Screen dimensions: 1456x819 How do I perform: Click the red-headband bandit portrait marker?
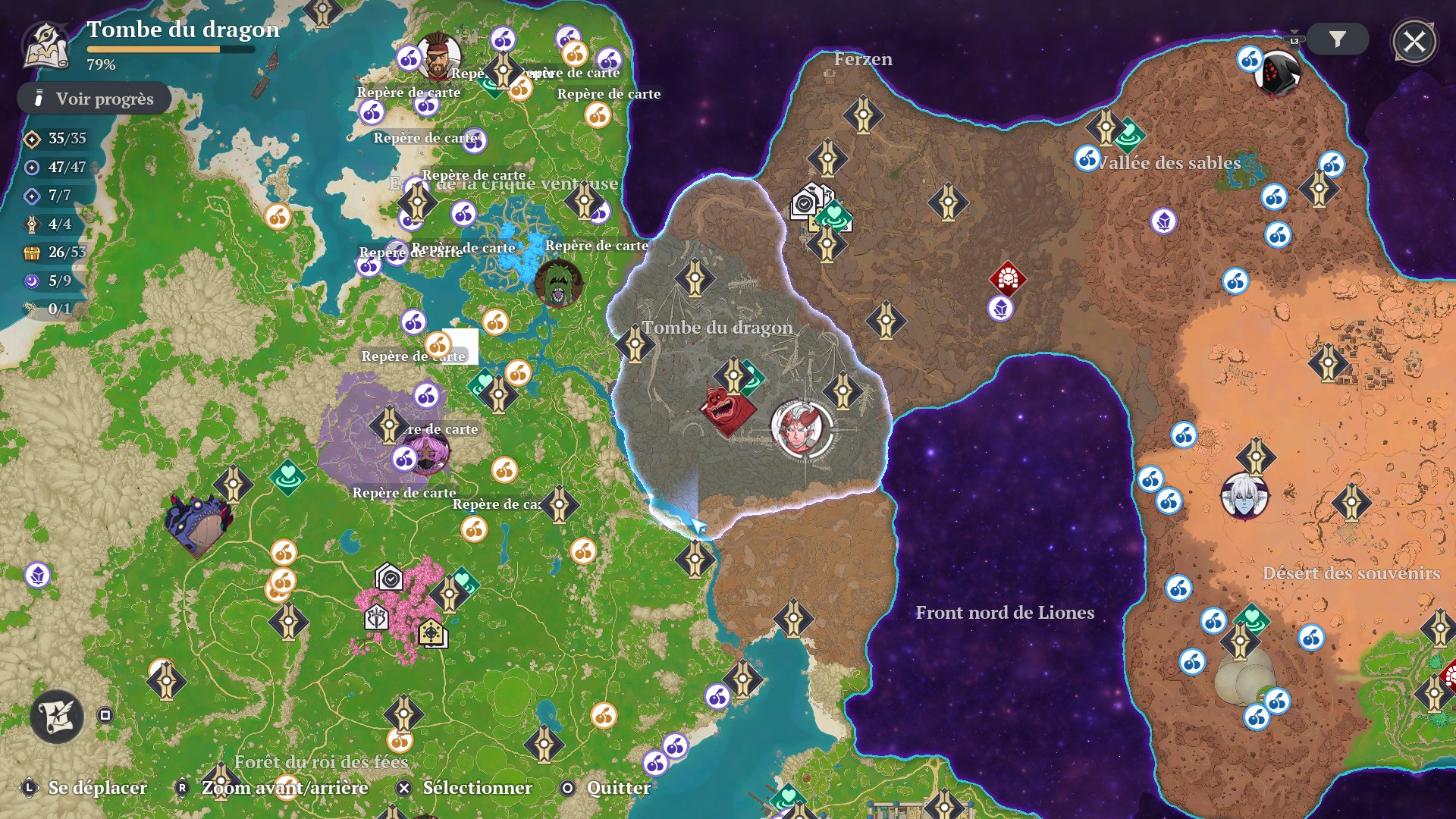click(438, 57)
